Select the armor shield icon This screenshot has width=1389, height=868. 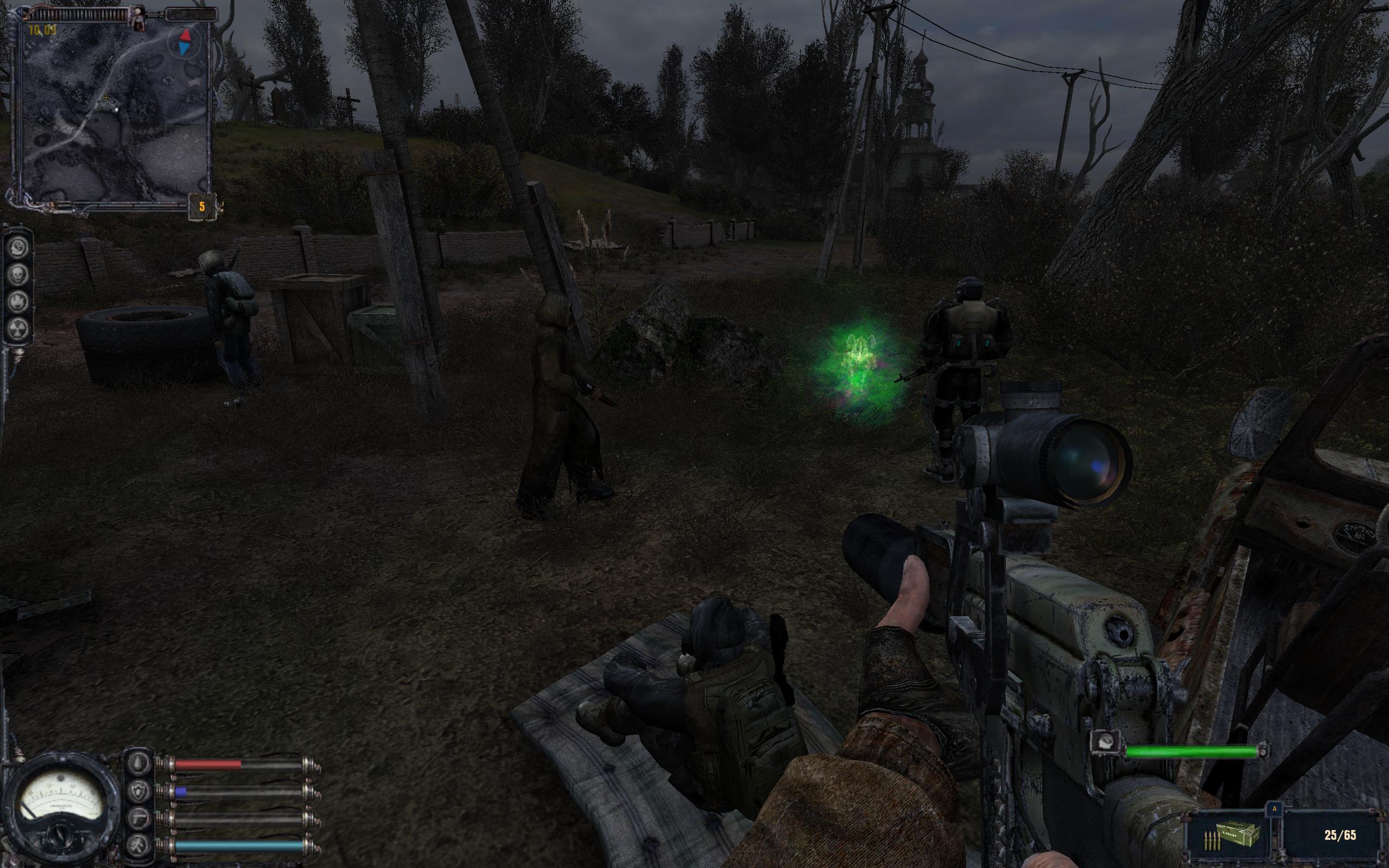(x=139, y=792)
